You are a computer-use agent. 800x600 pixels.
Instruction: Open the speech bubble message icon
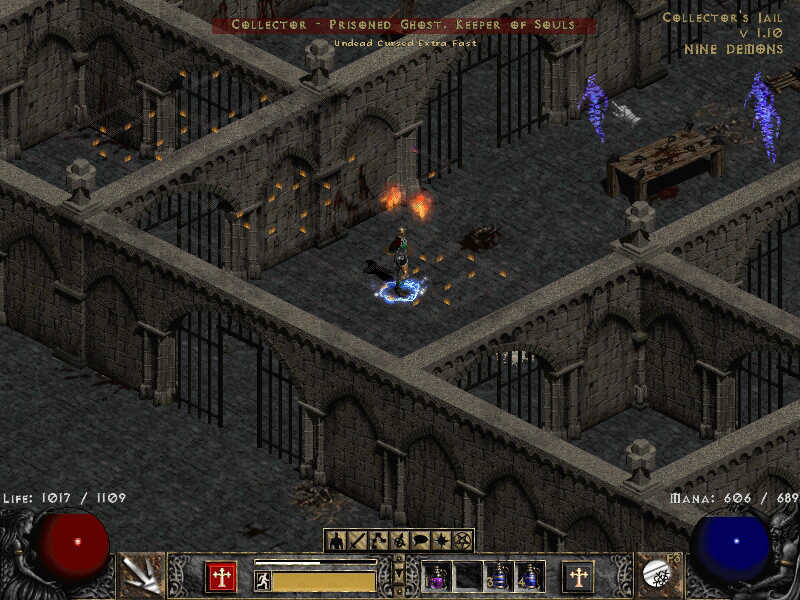[418, 540]
